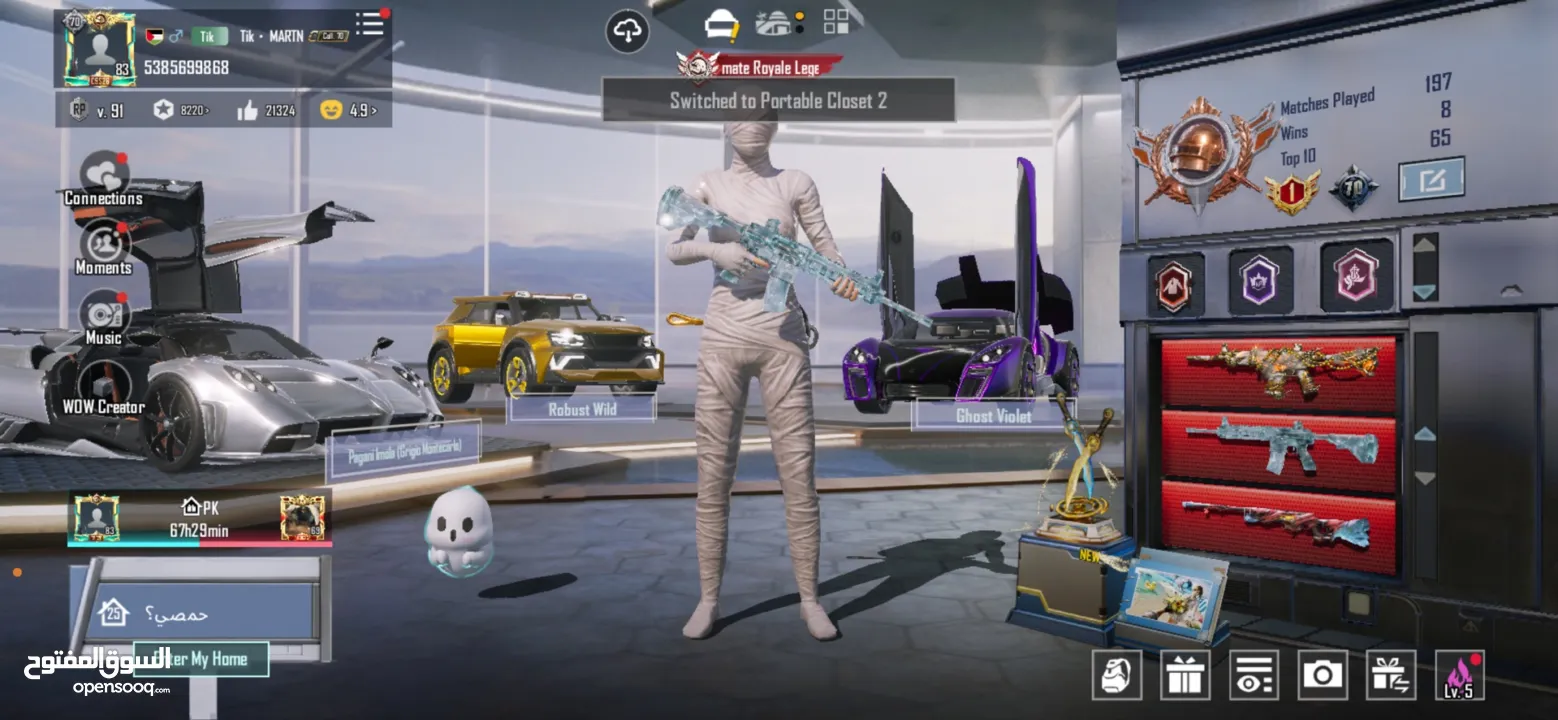Open the pink flame Lv. 5 icon
This screenshot has width=1558, height=720.
[1459, 675]
